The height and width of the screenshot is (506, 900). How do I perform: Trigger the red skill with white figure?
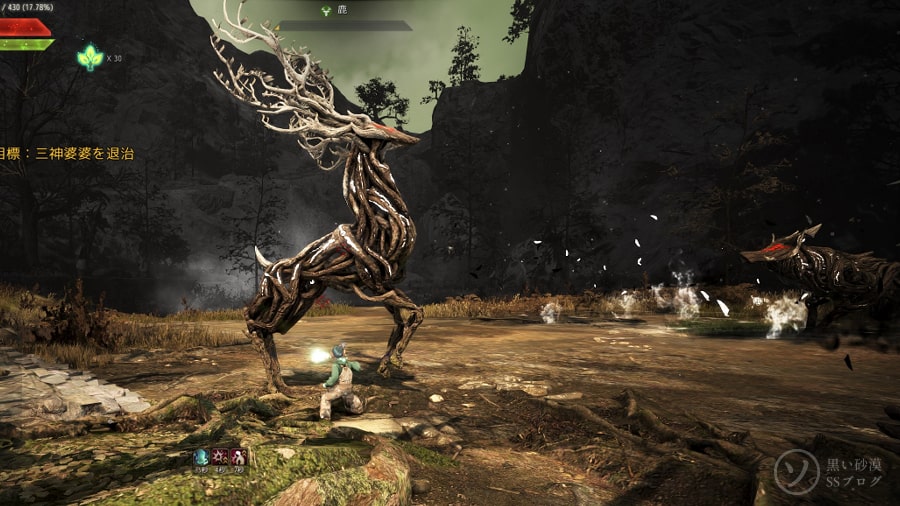pyautogui.click(x=238, y=457)
